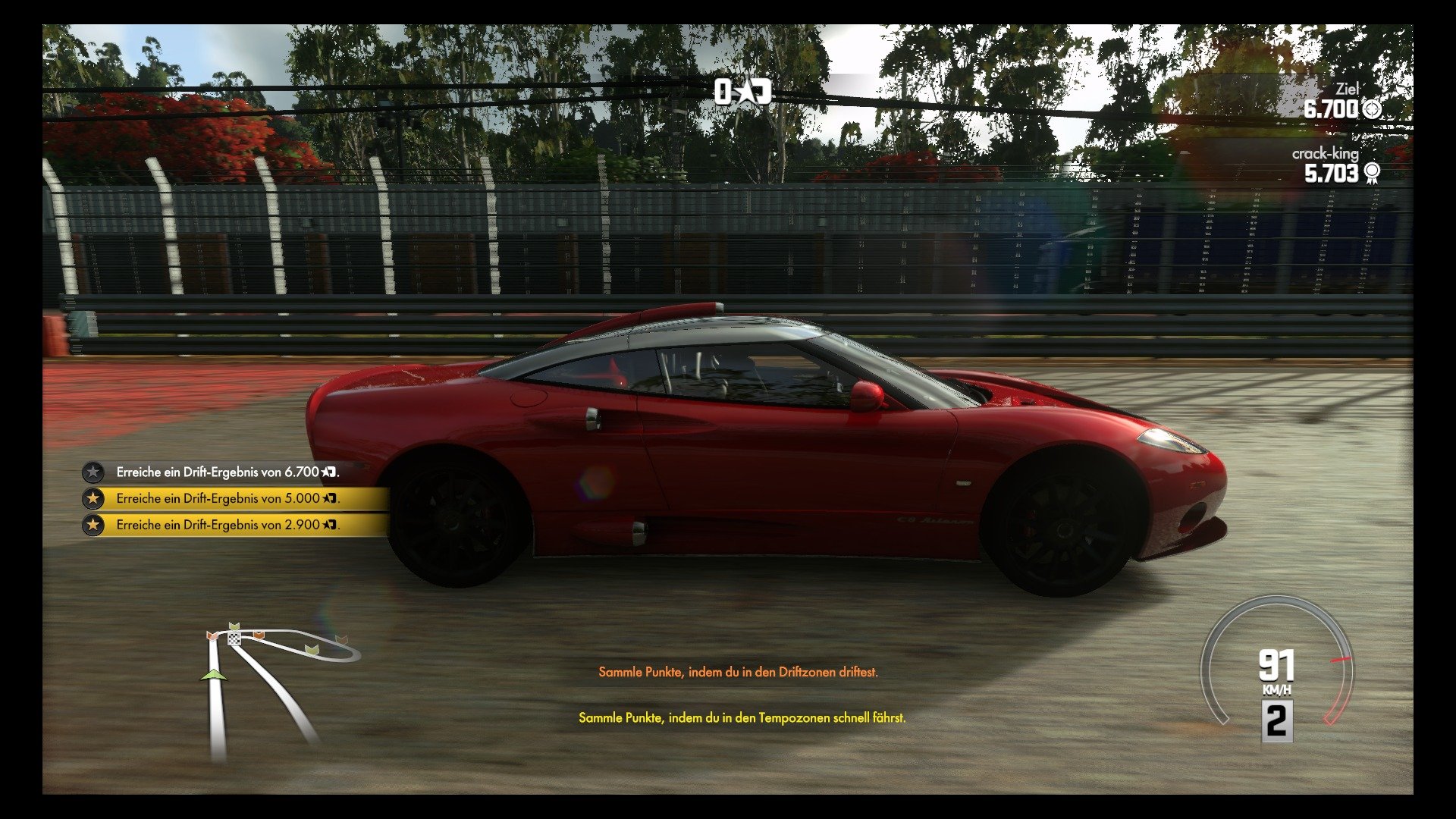Click the yellow minimap marker near the track curve
Image resolution: width=1456 pixels, height=819 pixels.
pos(312,650)
